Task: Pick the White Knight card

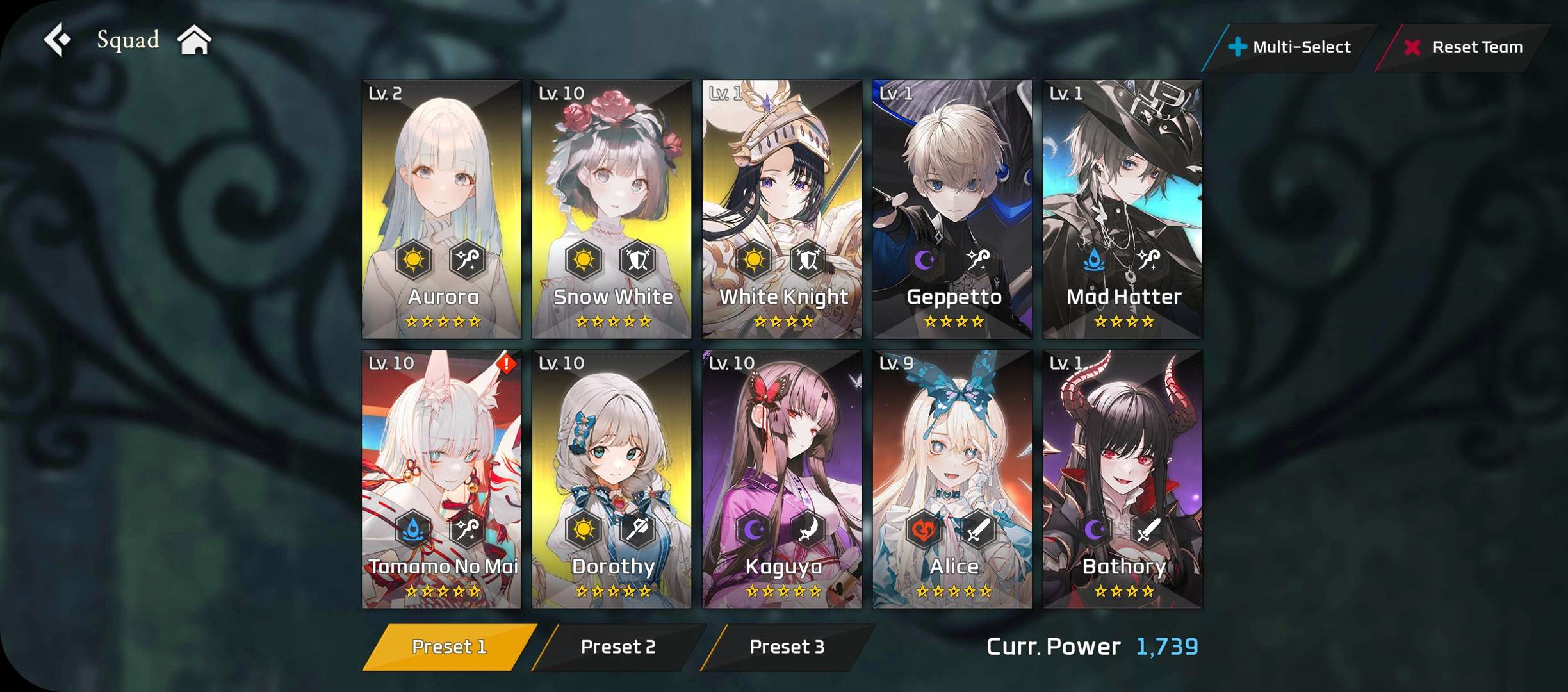Action: (x=782, y=209)
